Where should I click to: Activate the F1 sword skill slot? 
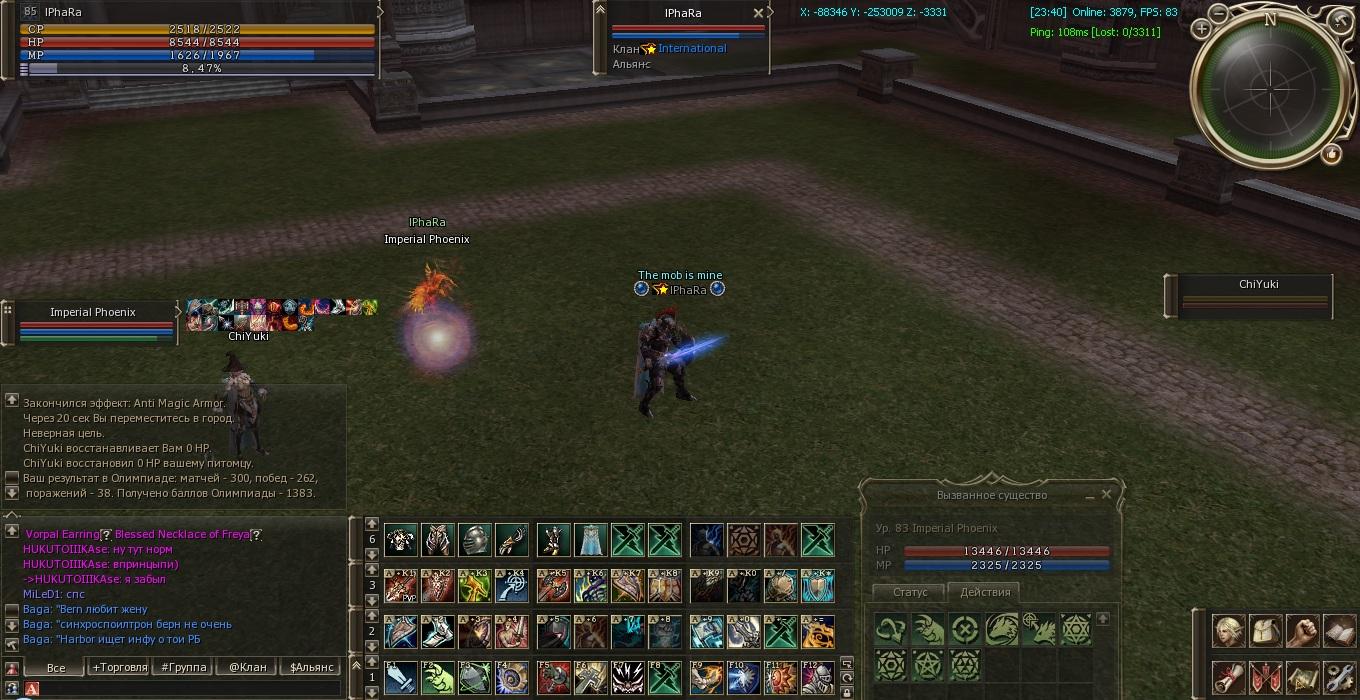pos(399,677)
